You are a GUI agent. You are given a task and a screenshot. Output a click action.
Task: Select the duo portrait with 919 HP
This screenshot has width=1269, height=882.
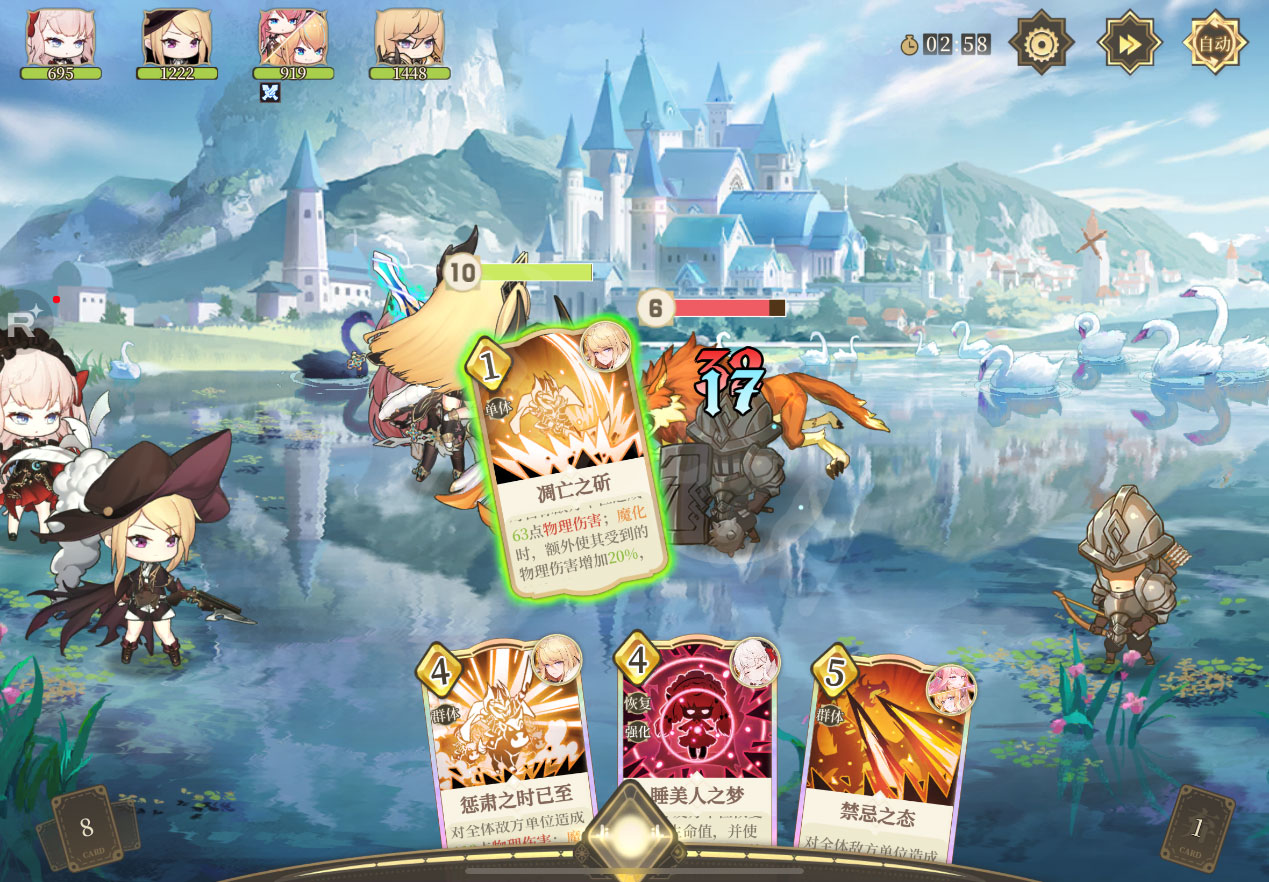[293, 38]
